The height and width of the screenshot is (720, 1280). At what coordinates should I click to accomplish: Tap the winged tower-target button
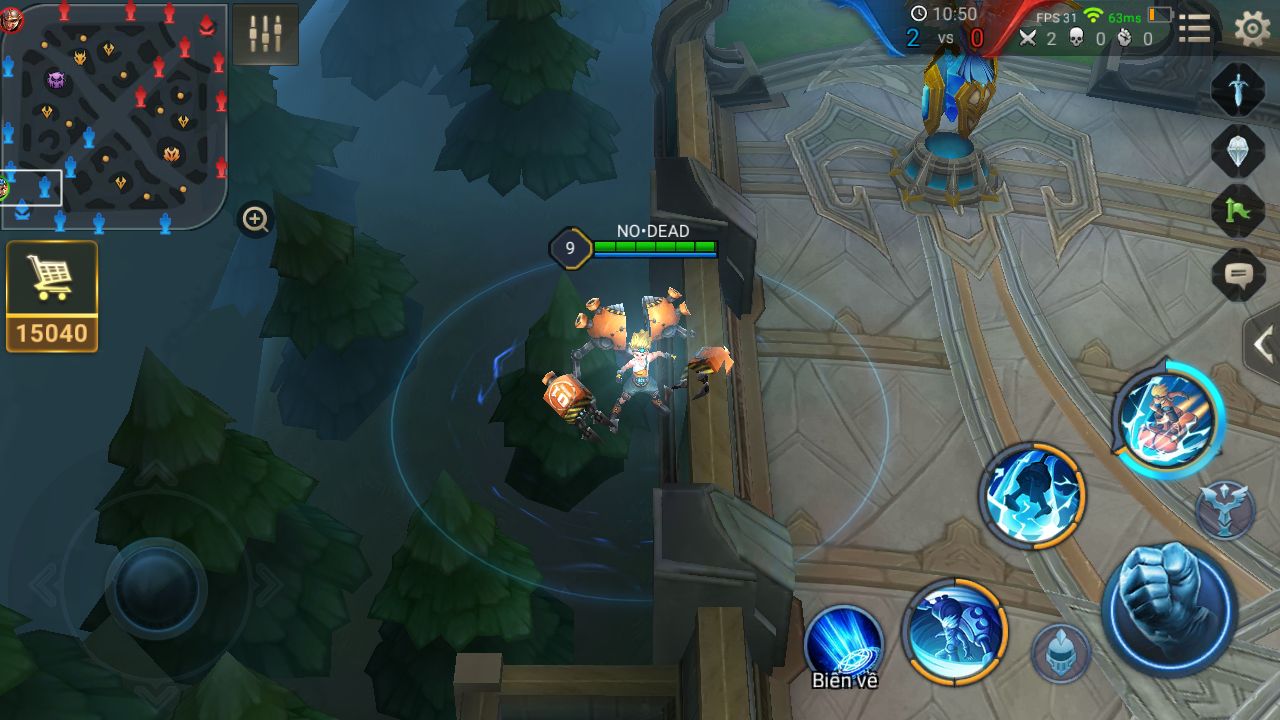pyautogui.click(x=1225, y=508)
